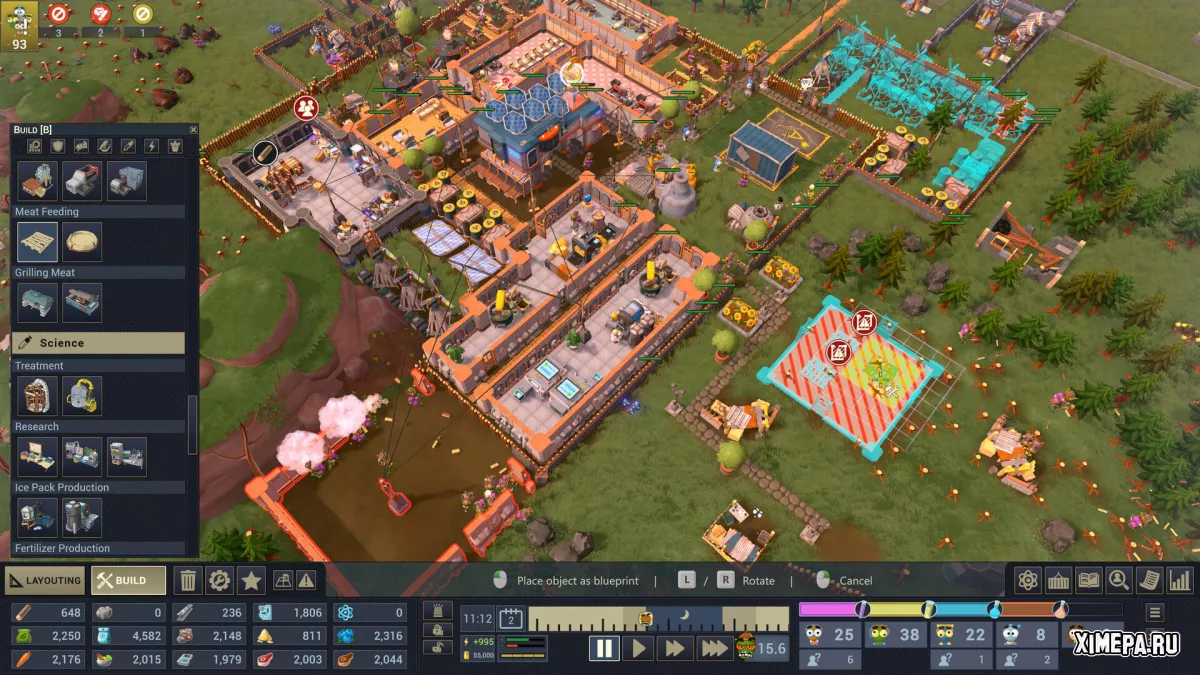This screenshot has width=1200, height=675.
Task: Expand the Science build category
Action: [98, 343]
